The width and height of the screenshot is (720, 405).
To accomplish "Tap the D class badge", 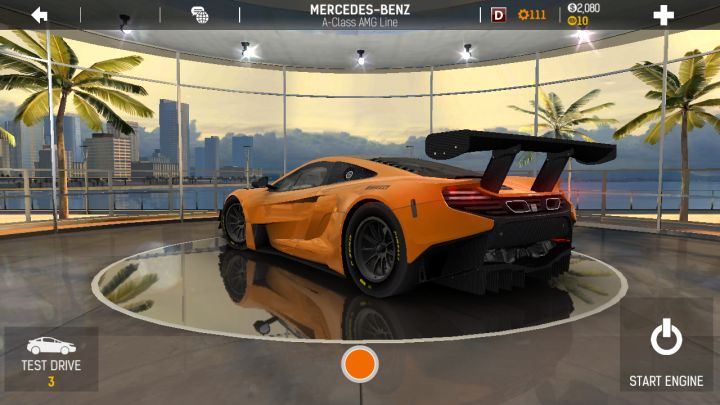I will coord(499,15).
